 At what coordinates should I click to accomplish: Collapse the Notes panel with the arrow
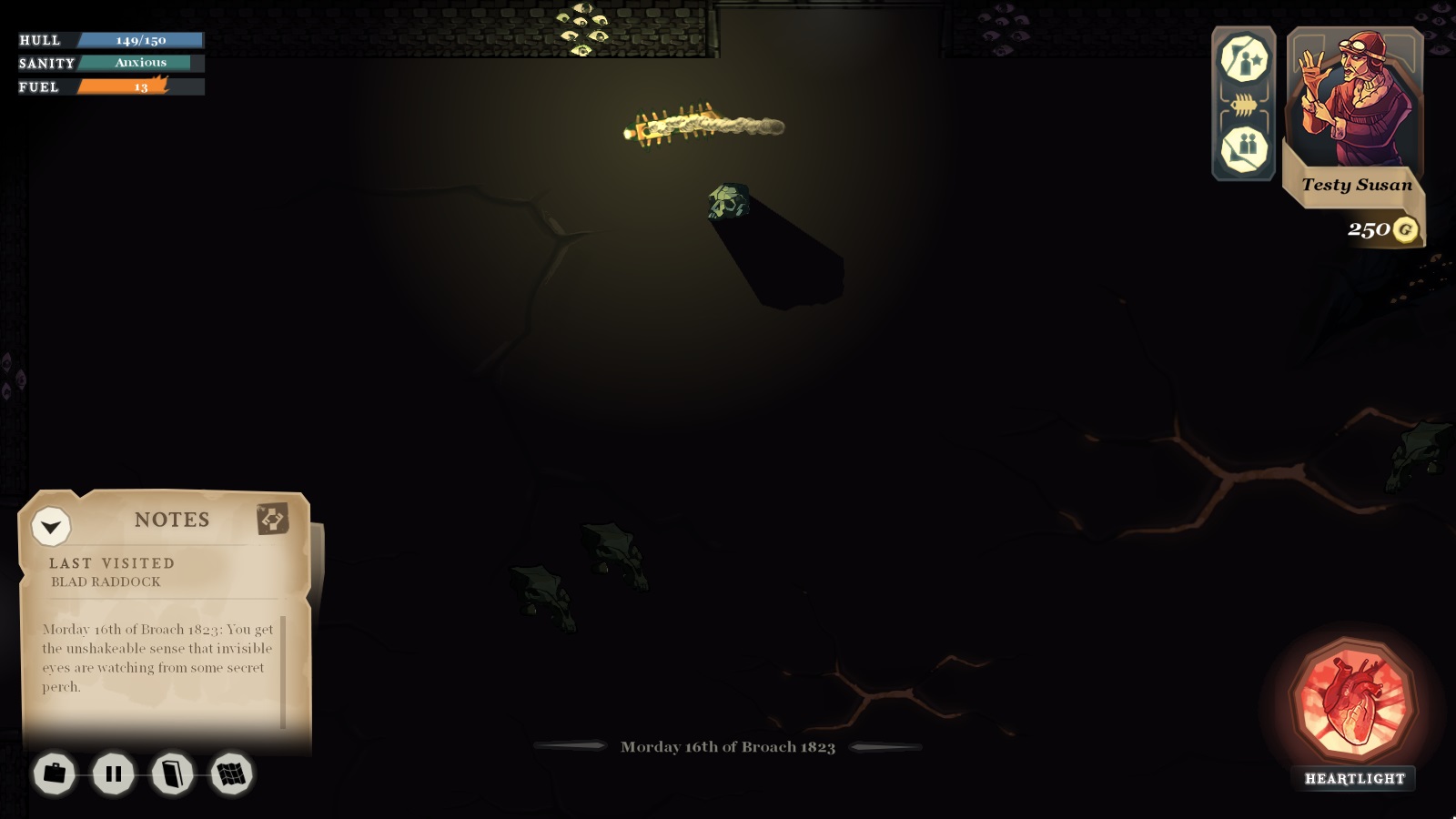pos(51,526)
